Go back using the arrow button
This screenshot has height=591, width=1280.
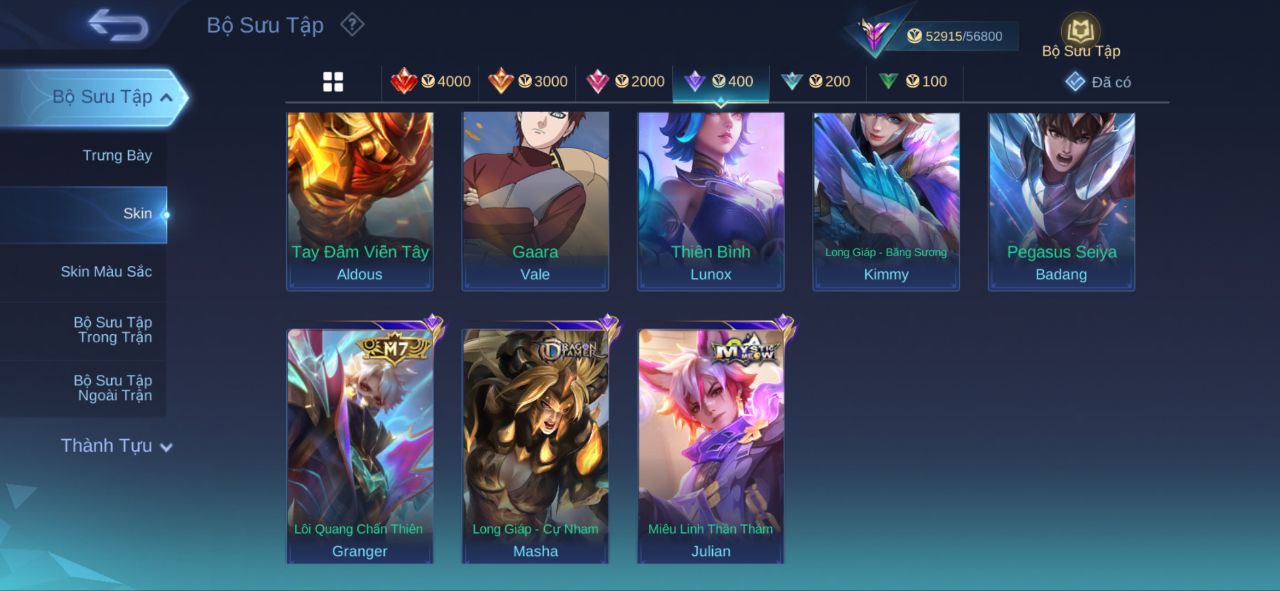click(x=118, y=25)
